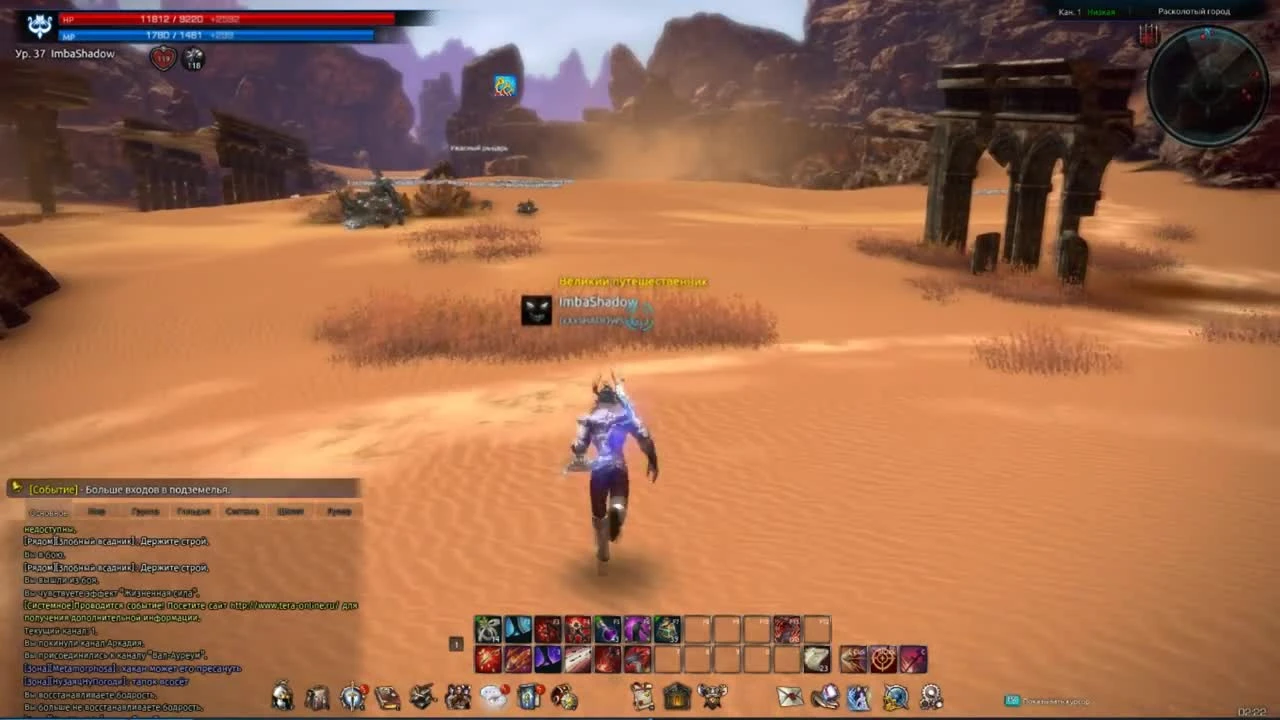Open the mail envelope icon
The height and width of the screenshot is (720, 1280).
point(790,697)
